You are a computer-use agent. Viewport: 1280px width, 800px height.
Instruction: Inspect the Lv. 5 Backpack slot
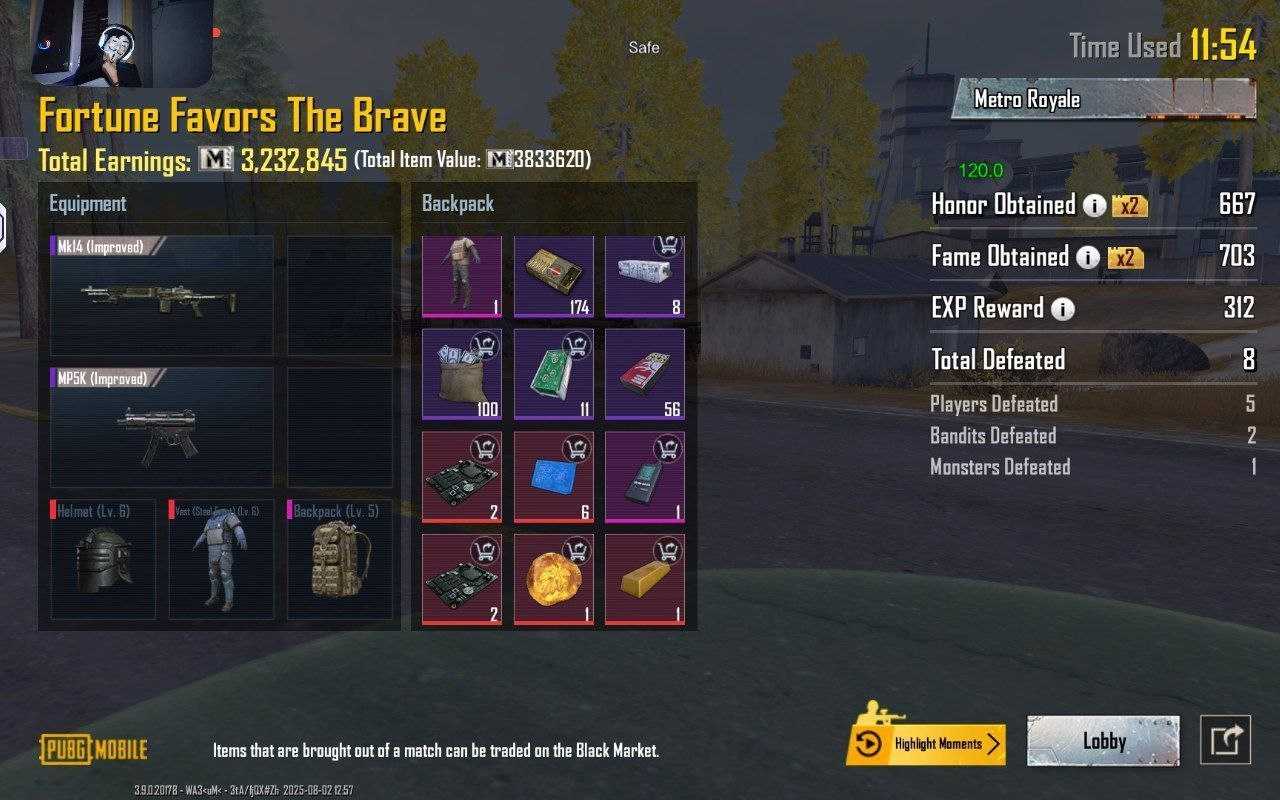tap(339, 559)
